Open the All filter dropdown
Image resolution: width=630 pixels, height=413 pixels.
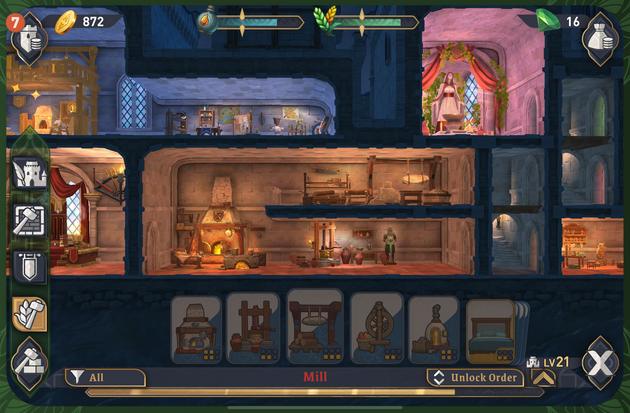(106, 377)
